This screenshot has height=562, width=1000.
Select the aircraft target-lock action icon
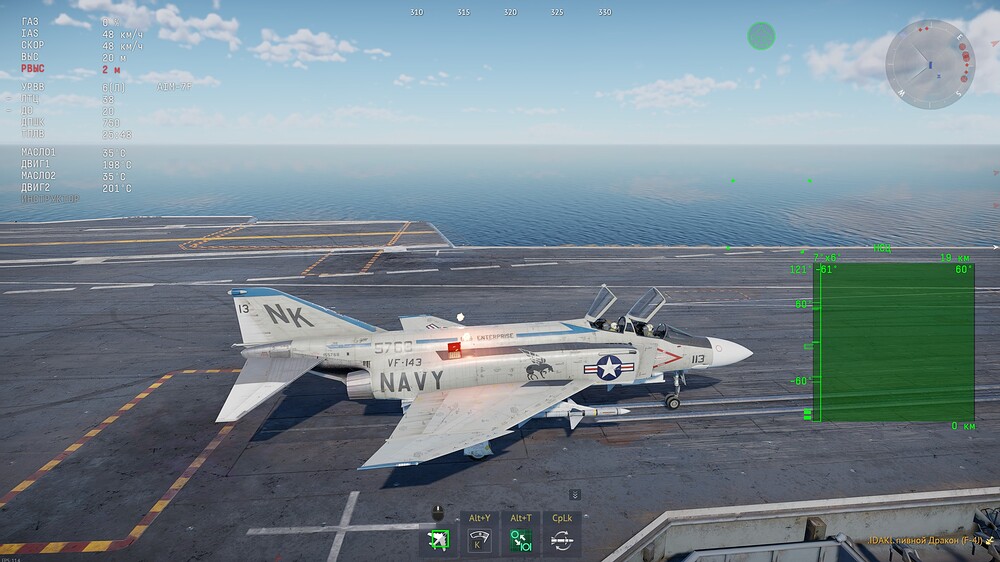[x=438, y=541]
